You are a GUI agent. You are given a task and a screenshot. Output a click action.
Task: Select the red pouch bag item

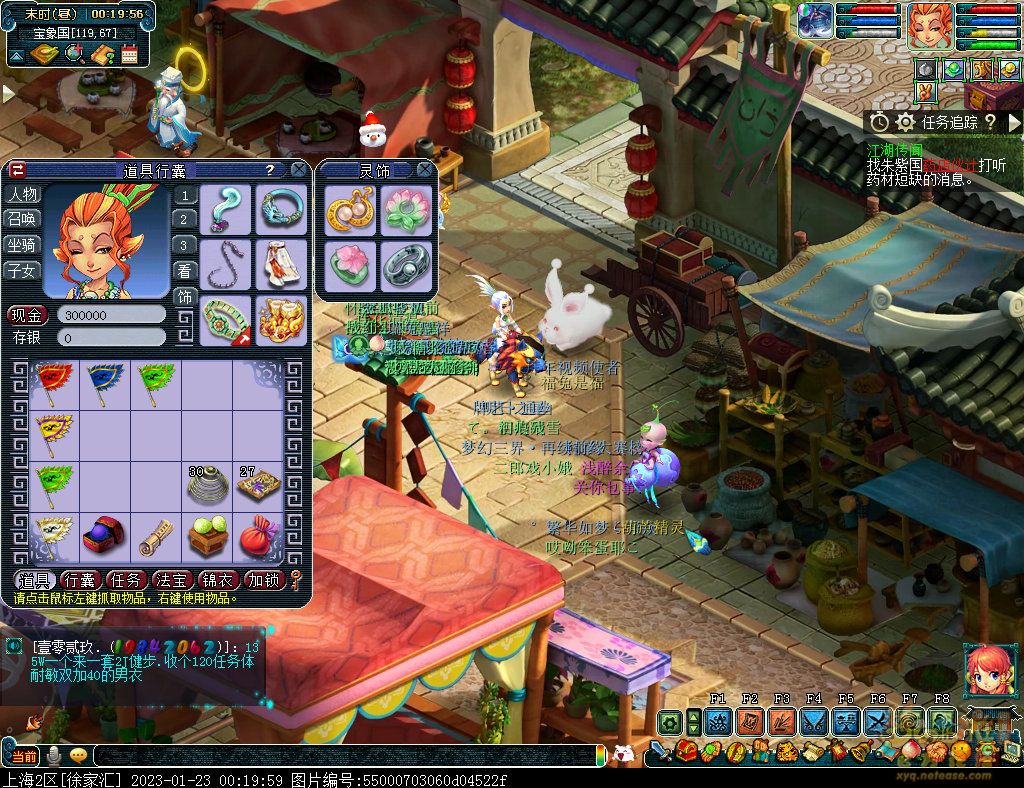[x=259, y=538]
